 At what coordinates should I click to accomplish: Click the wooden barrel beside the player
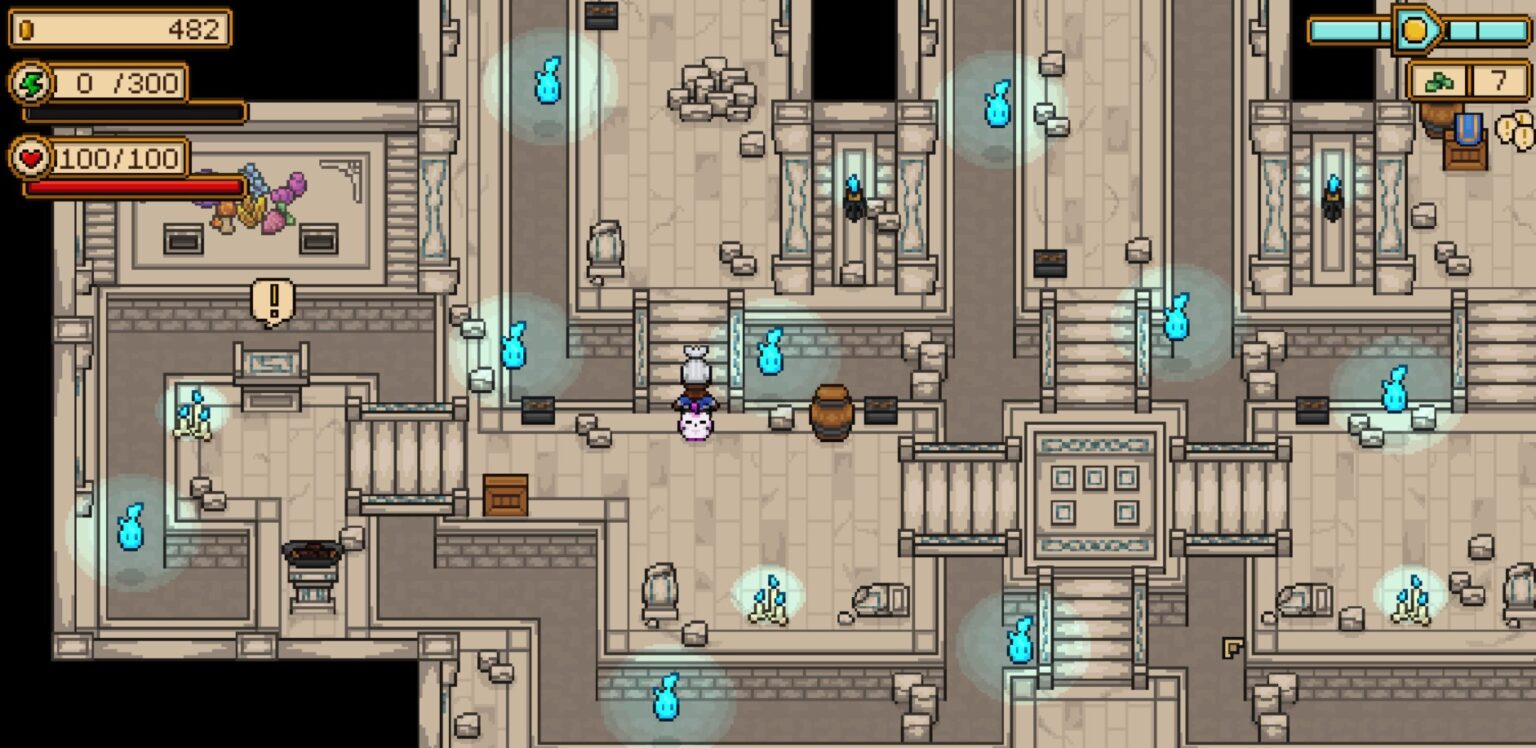coord(831,410)
